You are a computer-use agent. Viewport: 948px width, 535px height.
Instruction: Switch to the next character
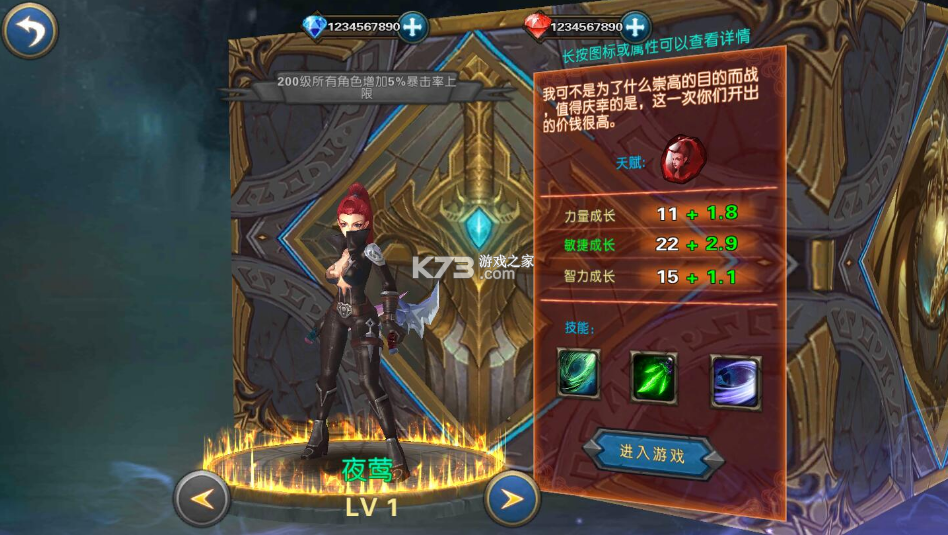512,497
